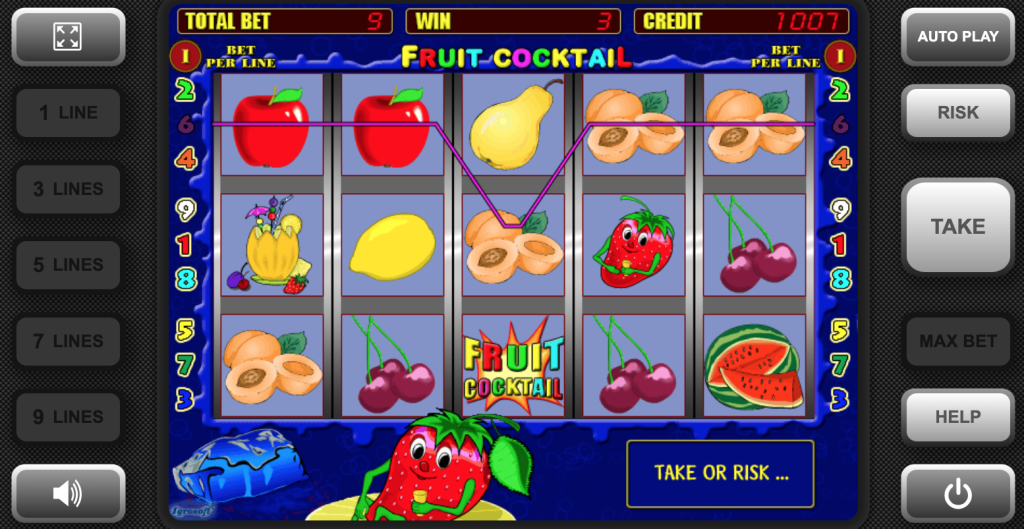This screenshot has width=1024, height=529.
Task: Select the 1 LINE bet option
Action: pos(68,113)
